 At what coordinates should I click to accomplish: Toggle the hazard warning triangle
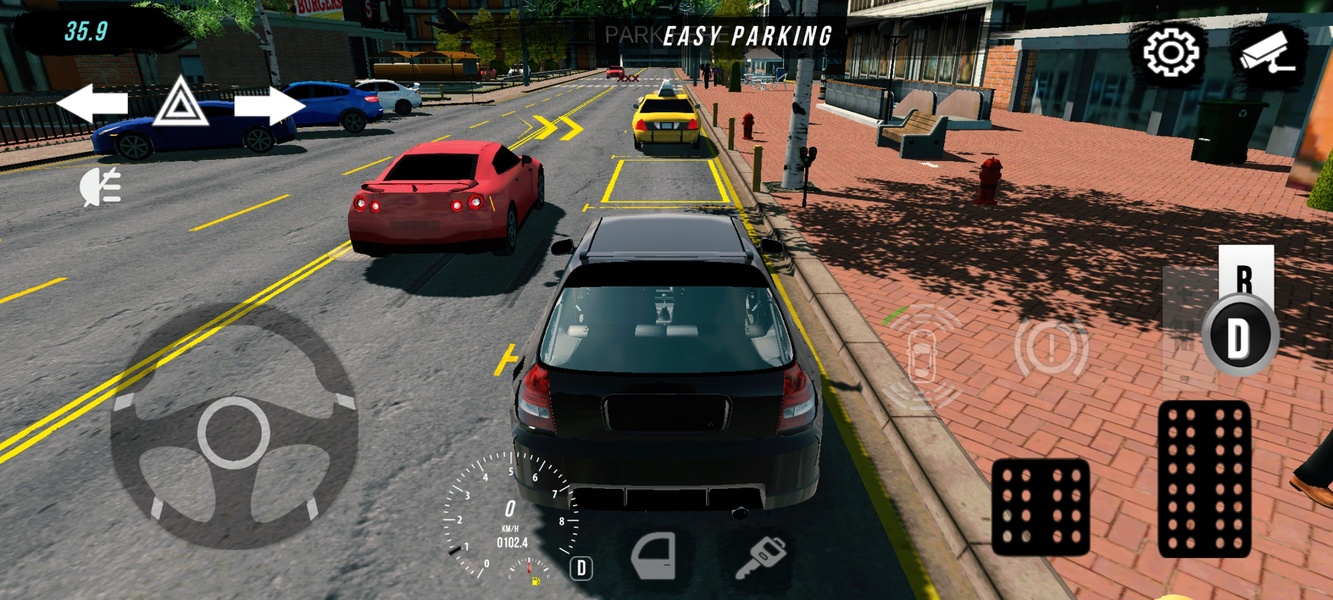pos(181,102)
